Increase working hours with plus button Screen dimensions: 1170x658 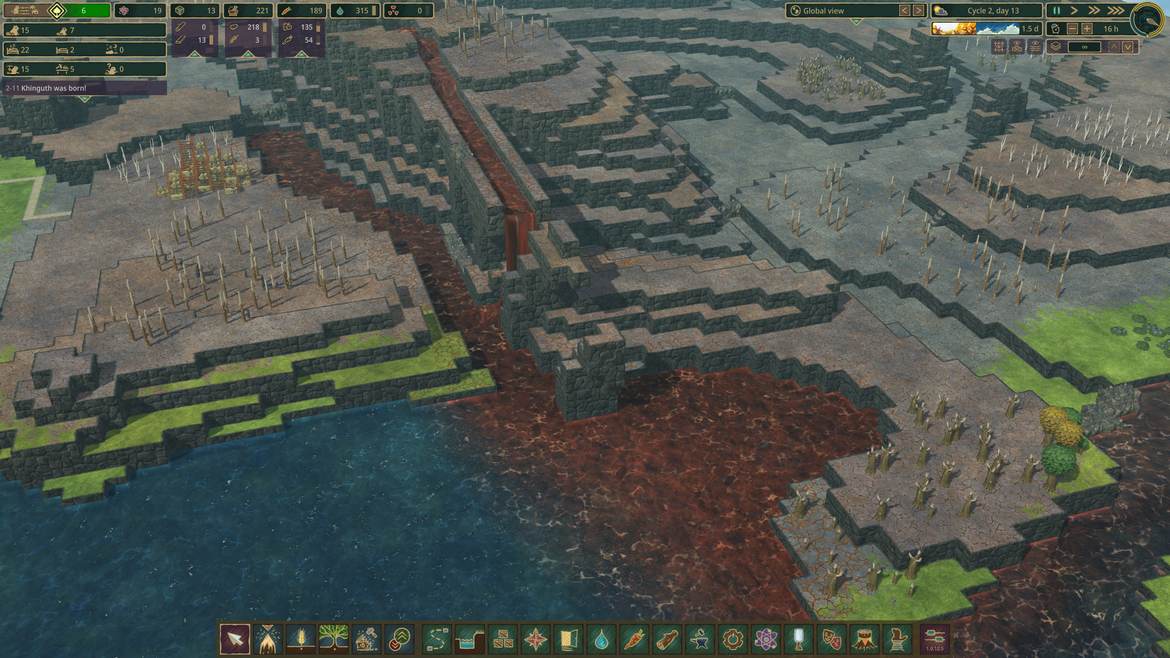(1087, 29)
